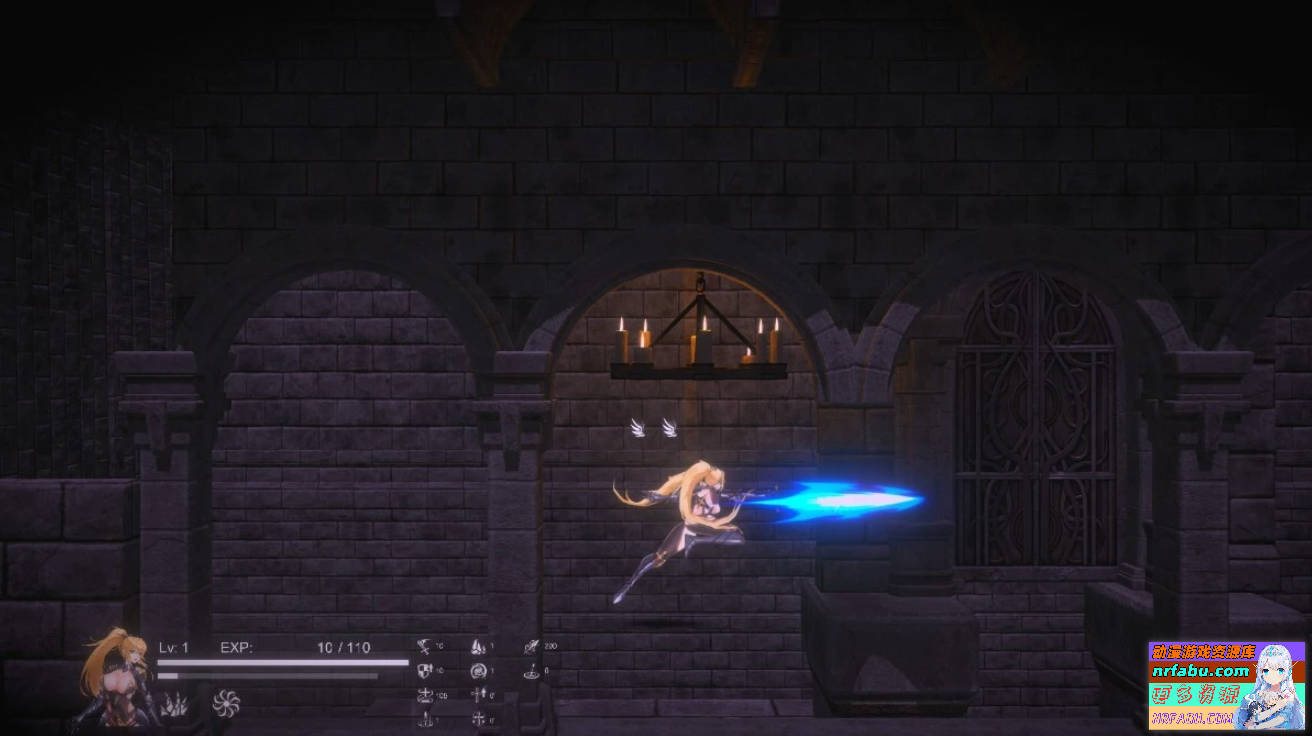Click the quill icon showing 200
1312x736 pixels.
[x=530, y=646]
